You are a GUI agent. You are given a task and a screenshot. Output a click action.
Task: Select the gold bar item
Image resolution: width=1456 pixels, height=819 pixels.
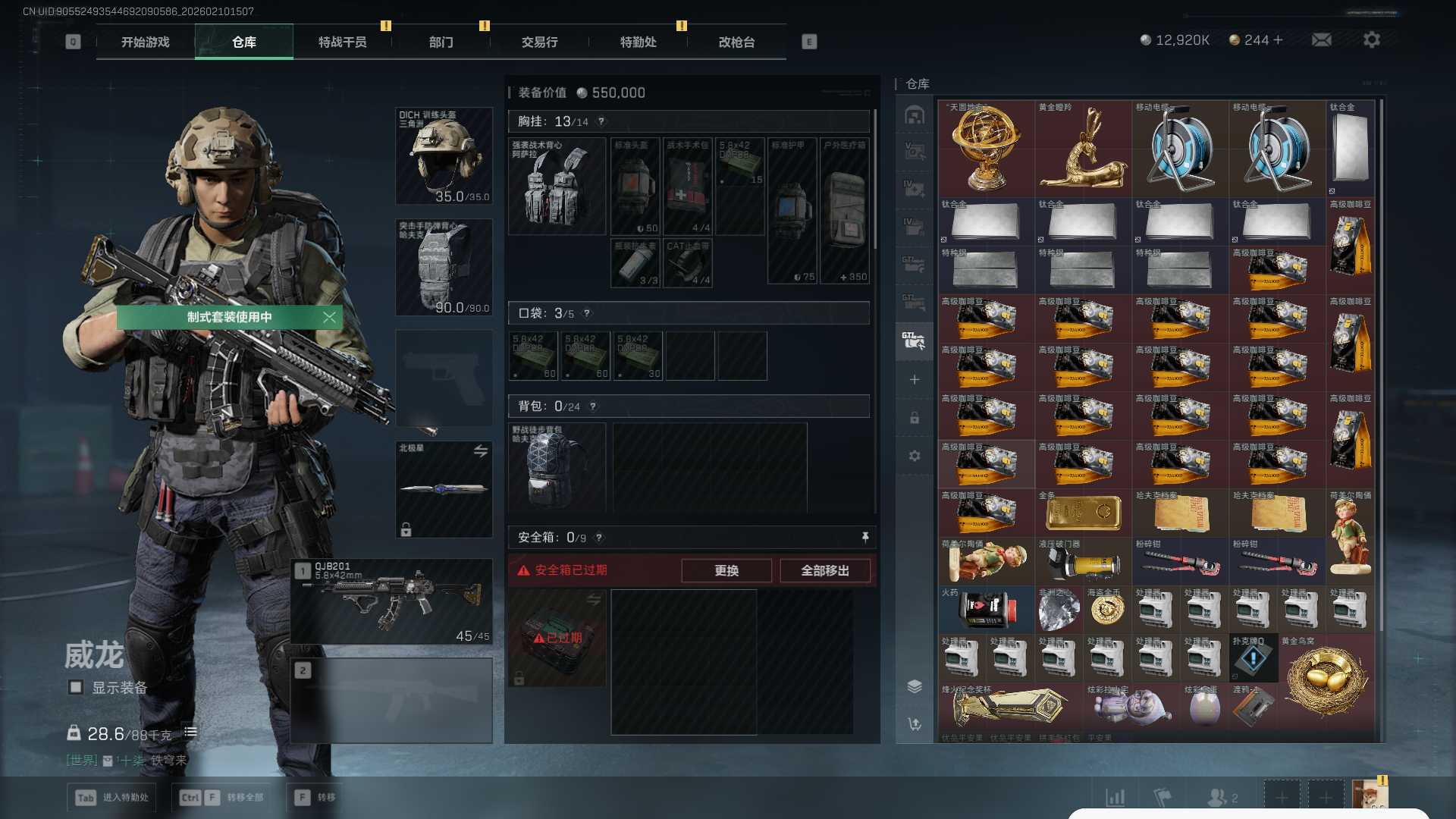point(1083,513)
